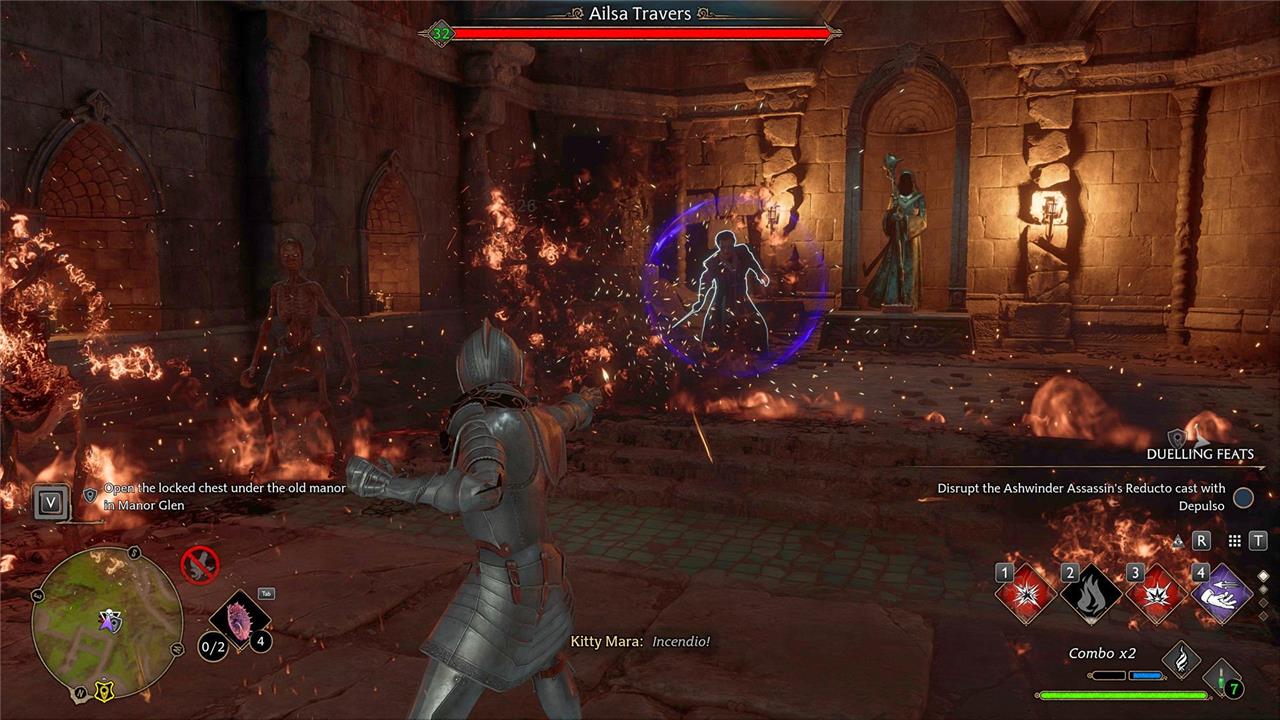Click the circular minimap
This screenshot has width=1280, height=720.
pyautogui.click(x=107, y=622)
